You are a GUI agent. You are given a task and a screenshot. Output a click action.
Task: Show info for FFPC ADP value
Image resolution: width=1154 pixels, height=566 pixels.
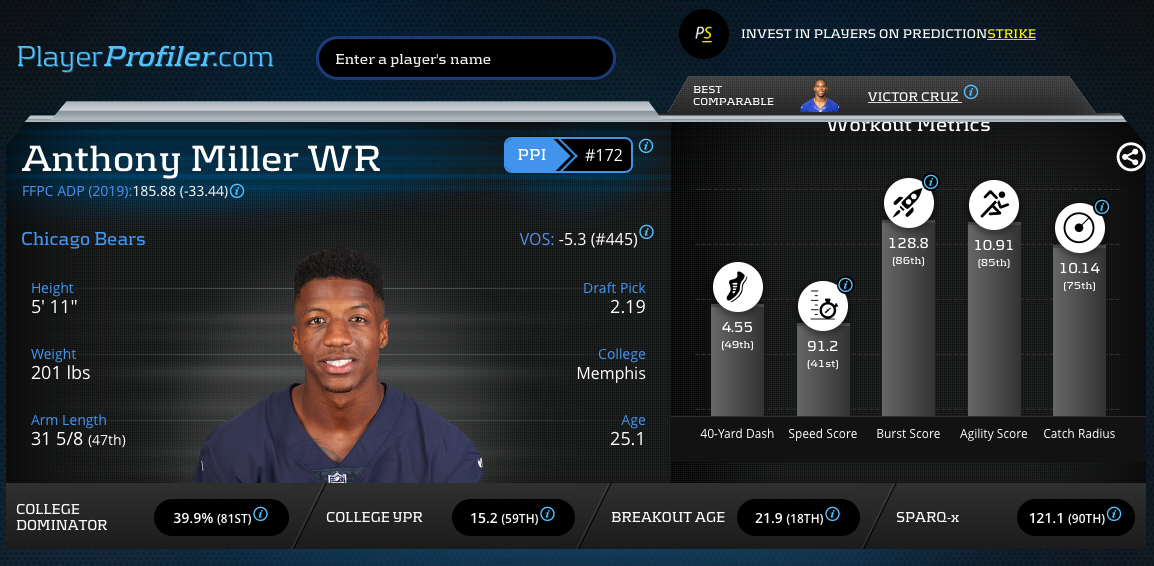tap(238, 190)
